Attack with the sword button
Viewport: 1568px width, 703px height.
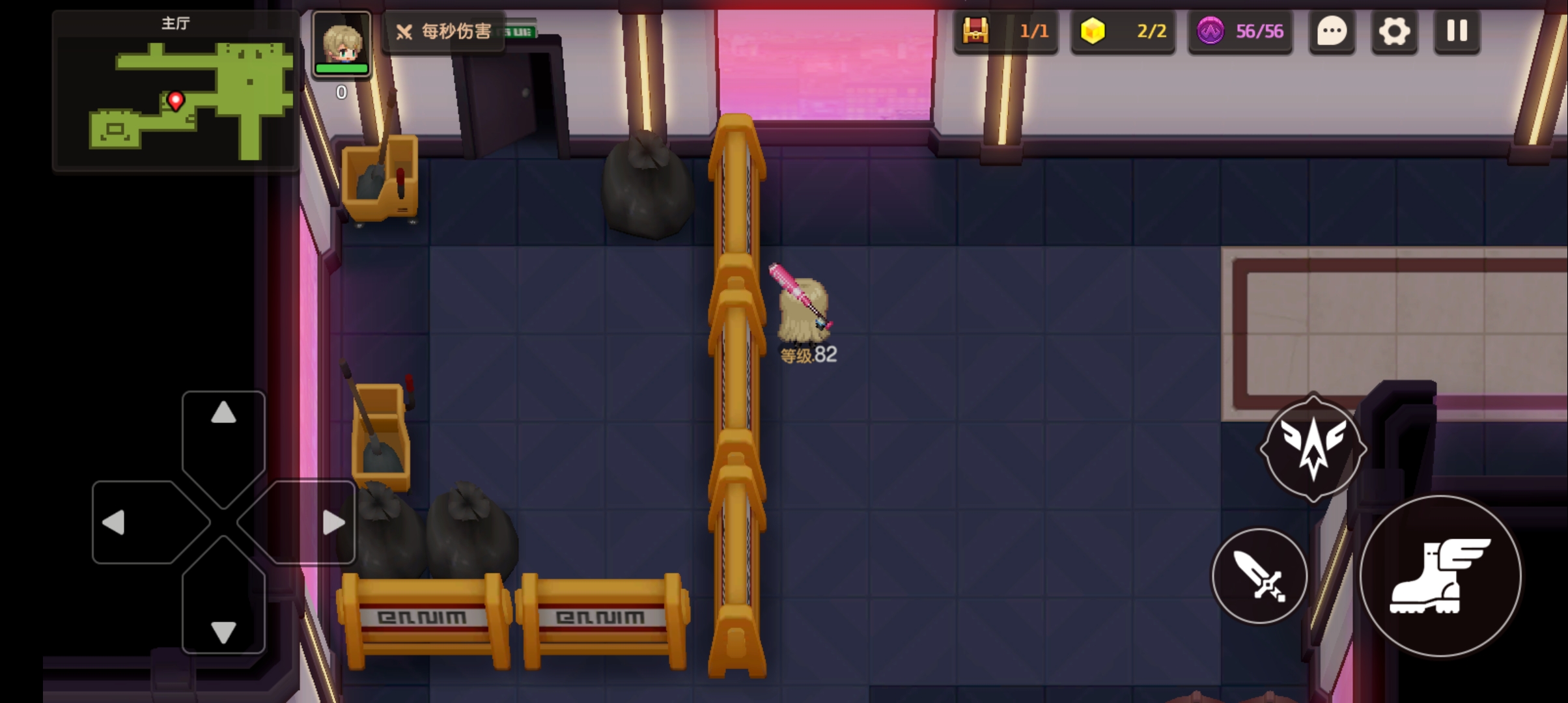point(1259,576)
